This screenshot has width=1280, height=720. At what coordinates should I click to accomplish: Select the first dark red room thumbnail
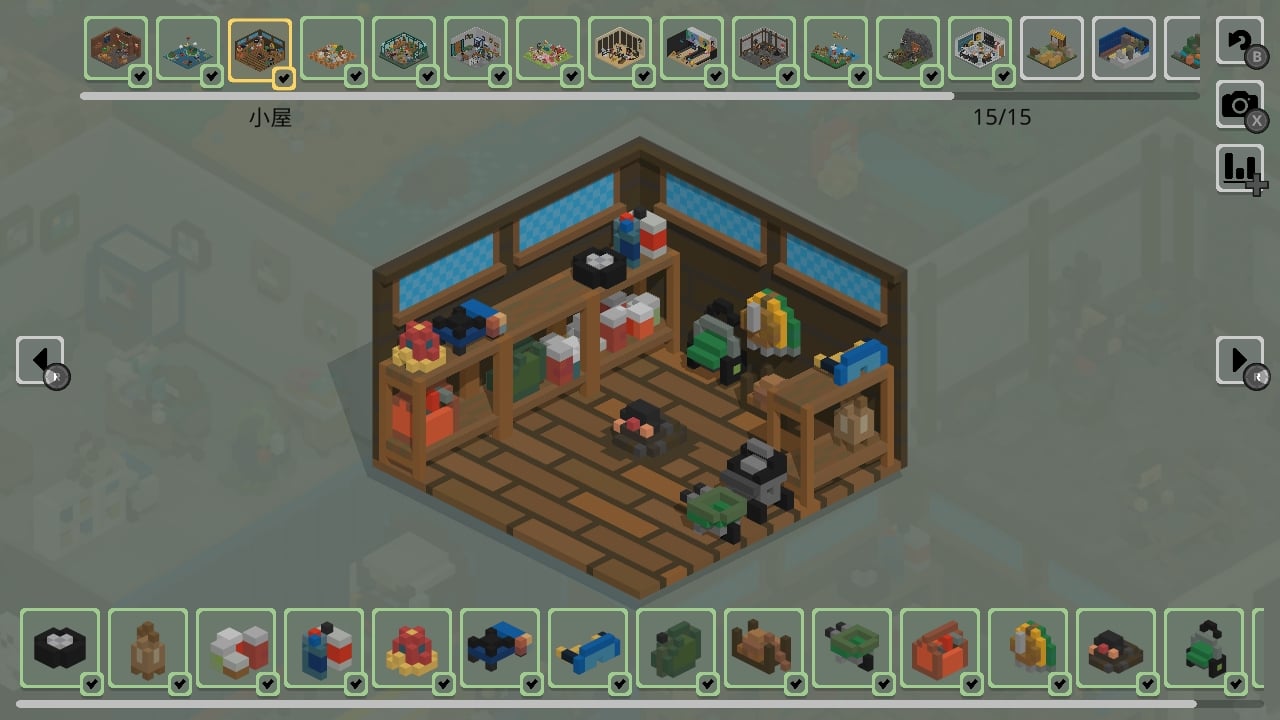(116, 48)
